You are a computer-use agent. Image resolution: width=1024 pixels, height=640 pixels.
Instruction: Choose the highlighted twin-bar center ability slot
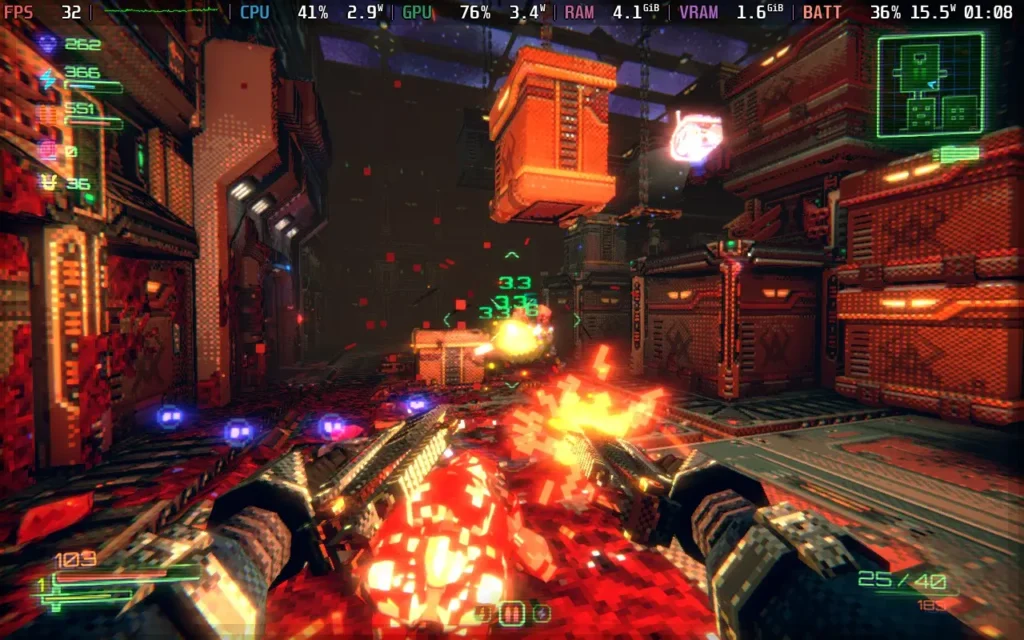tap(511, 612)
